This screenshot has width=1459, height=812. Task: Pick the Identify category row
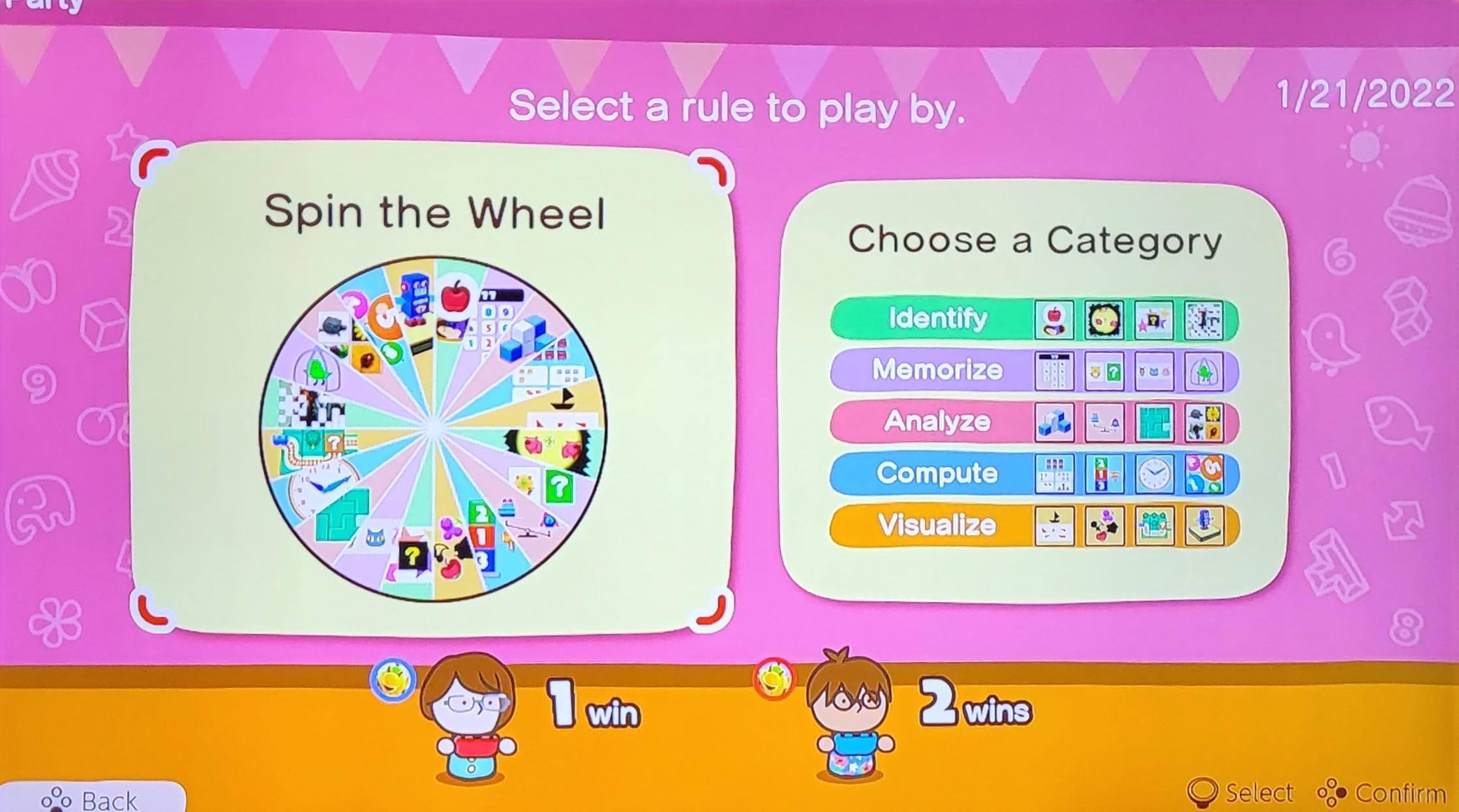tap(938, 319)
